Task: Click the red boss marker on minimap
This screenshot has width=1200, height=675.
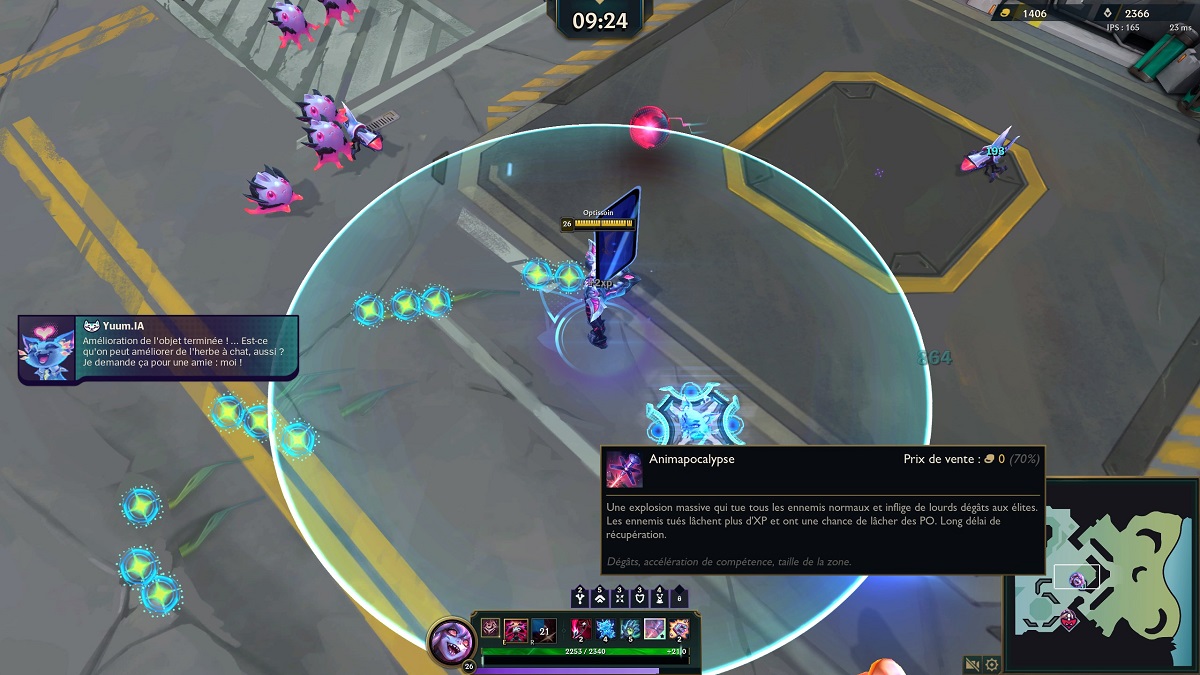Action: tap(1068, 619)
